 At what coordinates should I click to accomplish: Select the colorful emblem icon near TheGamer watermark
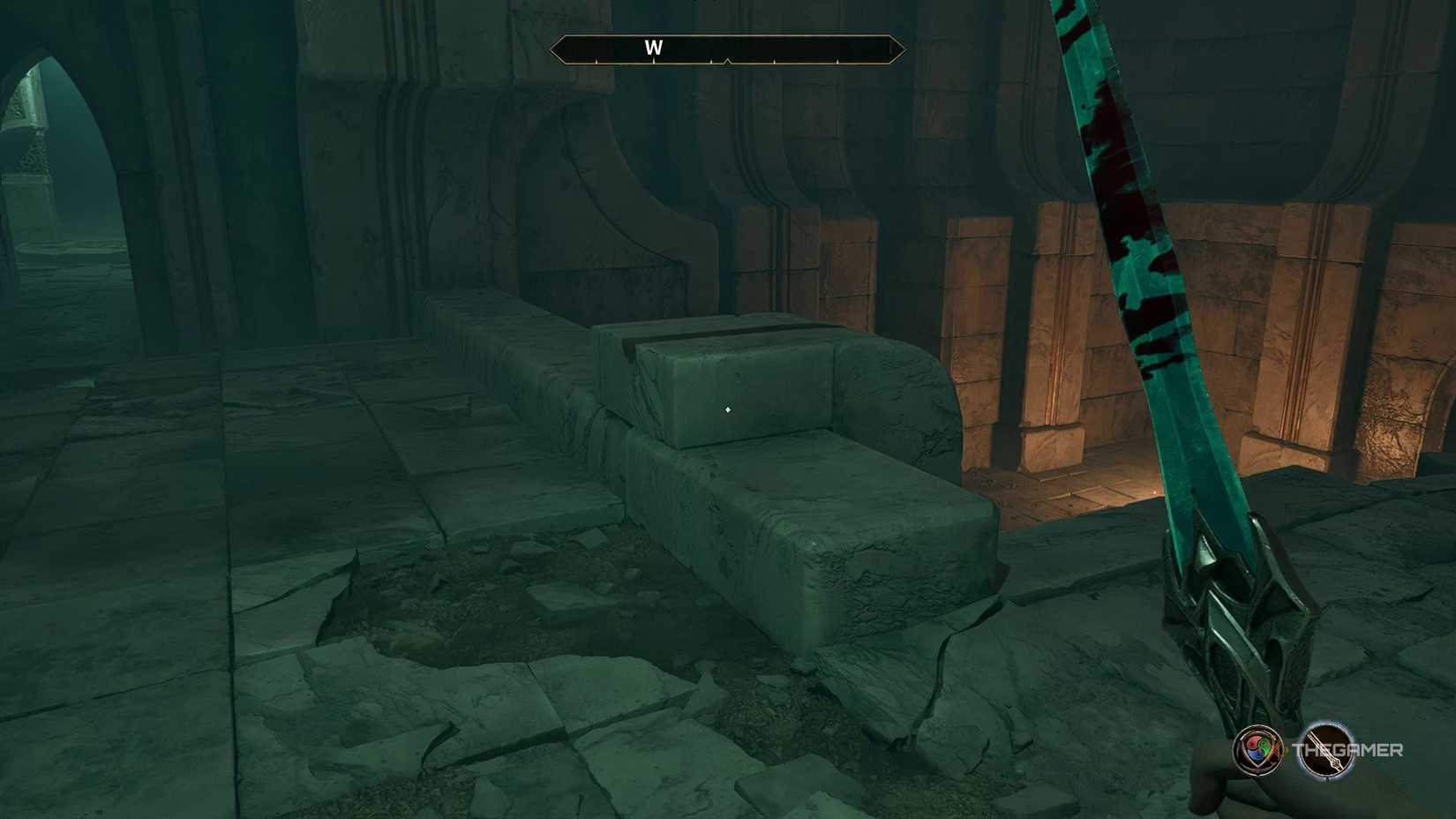[1258, 752]
